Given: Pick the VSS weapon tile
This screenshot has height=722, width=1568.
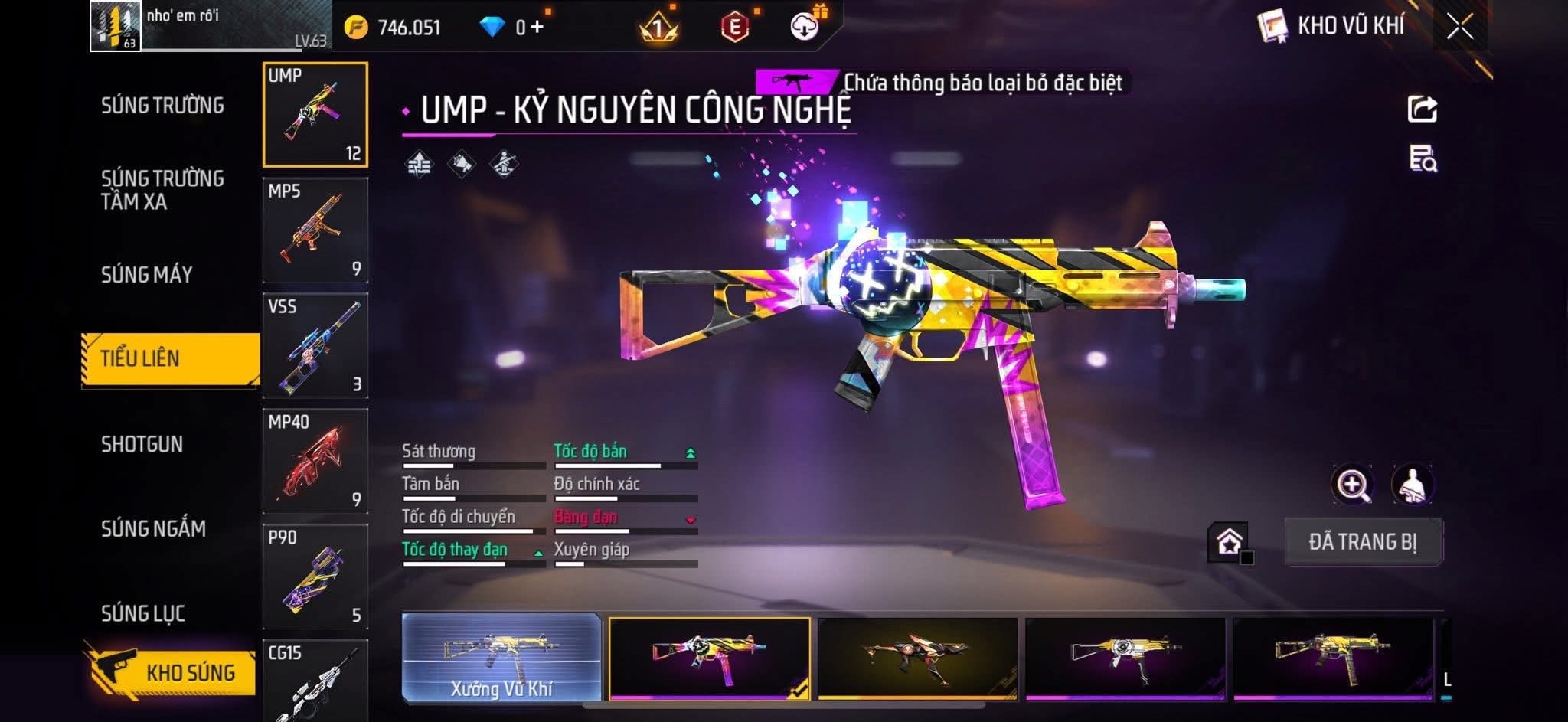Looking at the screenshot, I should (315, 346).
